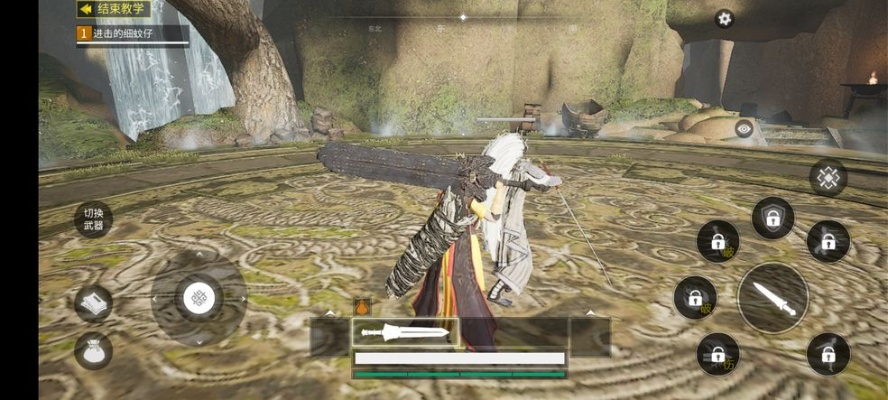This screenshot has height=400, width=888.
Task: Activate the sword attack button
Action: pyautogui.click(x=773, y=298)
